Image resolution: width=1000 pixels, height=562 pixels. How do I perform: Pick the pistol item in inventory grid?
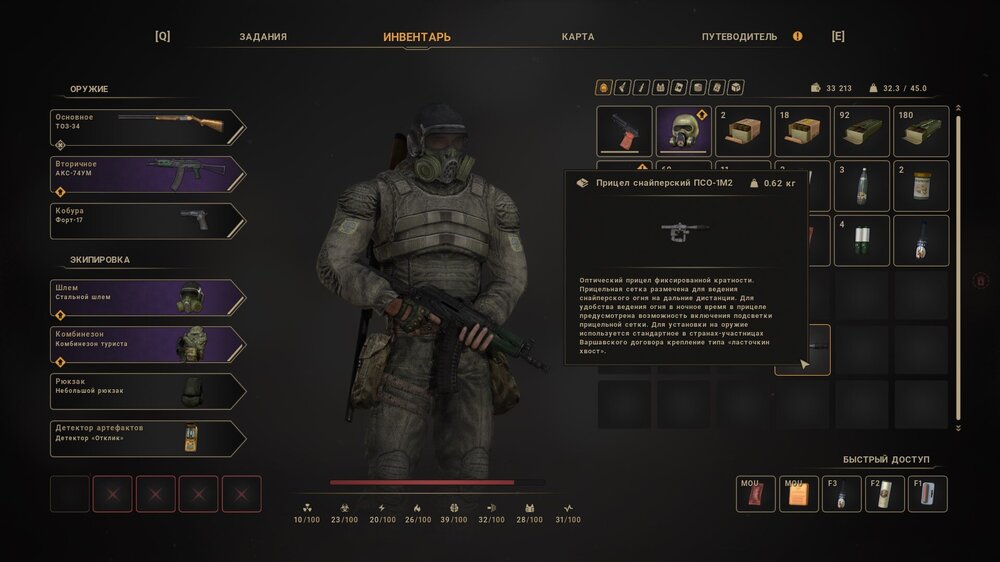coord(624,132)
